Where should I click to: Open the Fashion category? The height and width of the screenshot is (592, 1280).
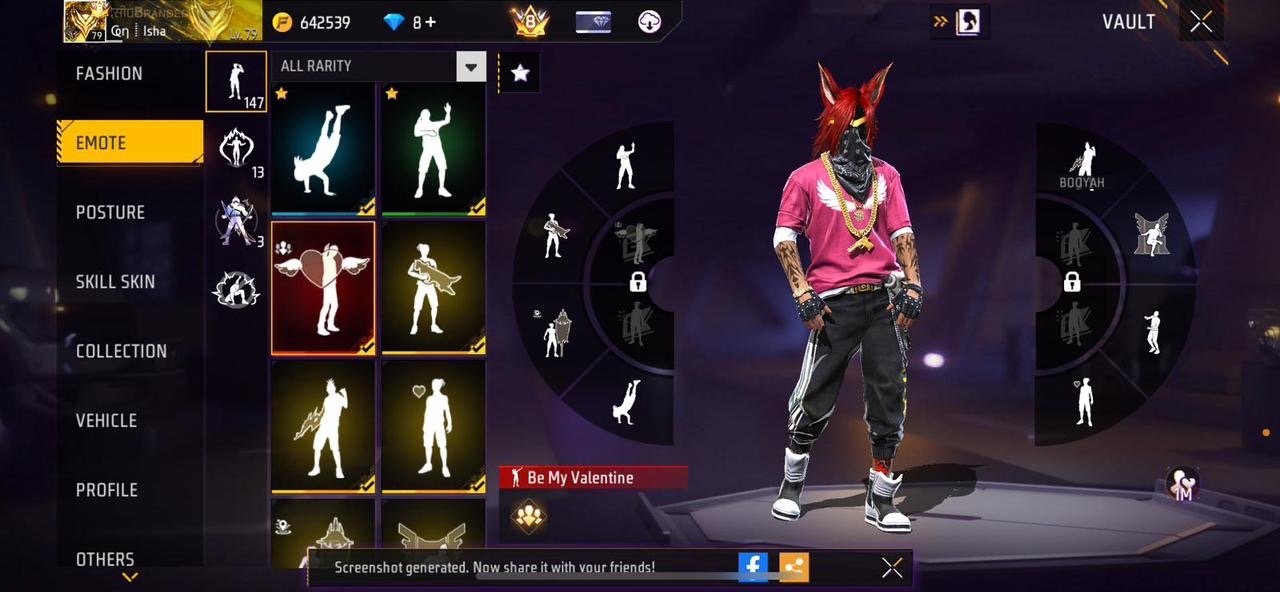[109, 74]
